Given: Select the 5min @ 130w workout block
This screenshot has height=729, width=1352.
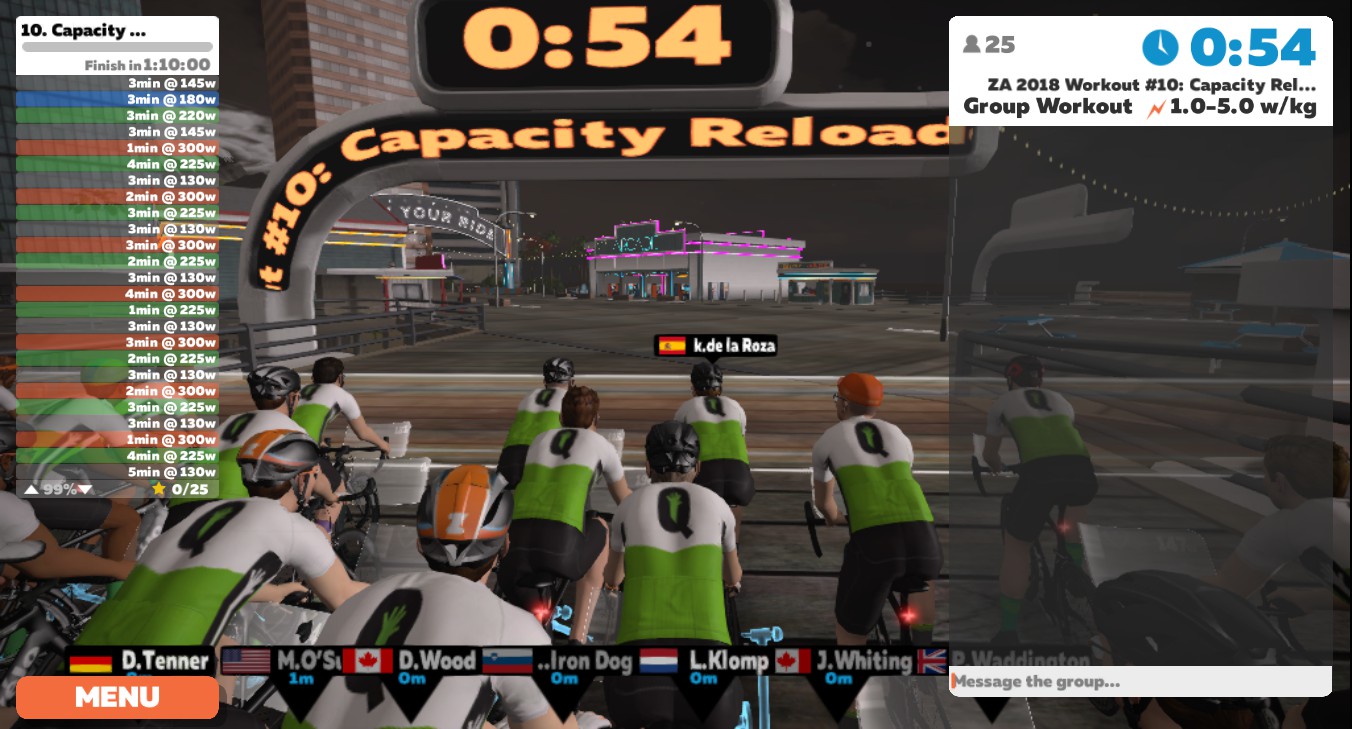Looking at the screenshot, I should pyautogui.click(x=117, y=472).
